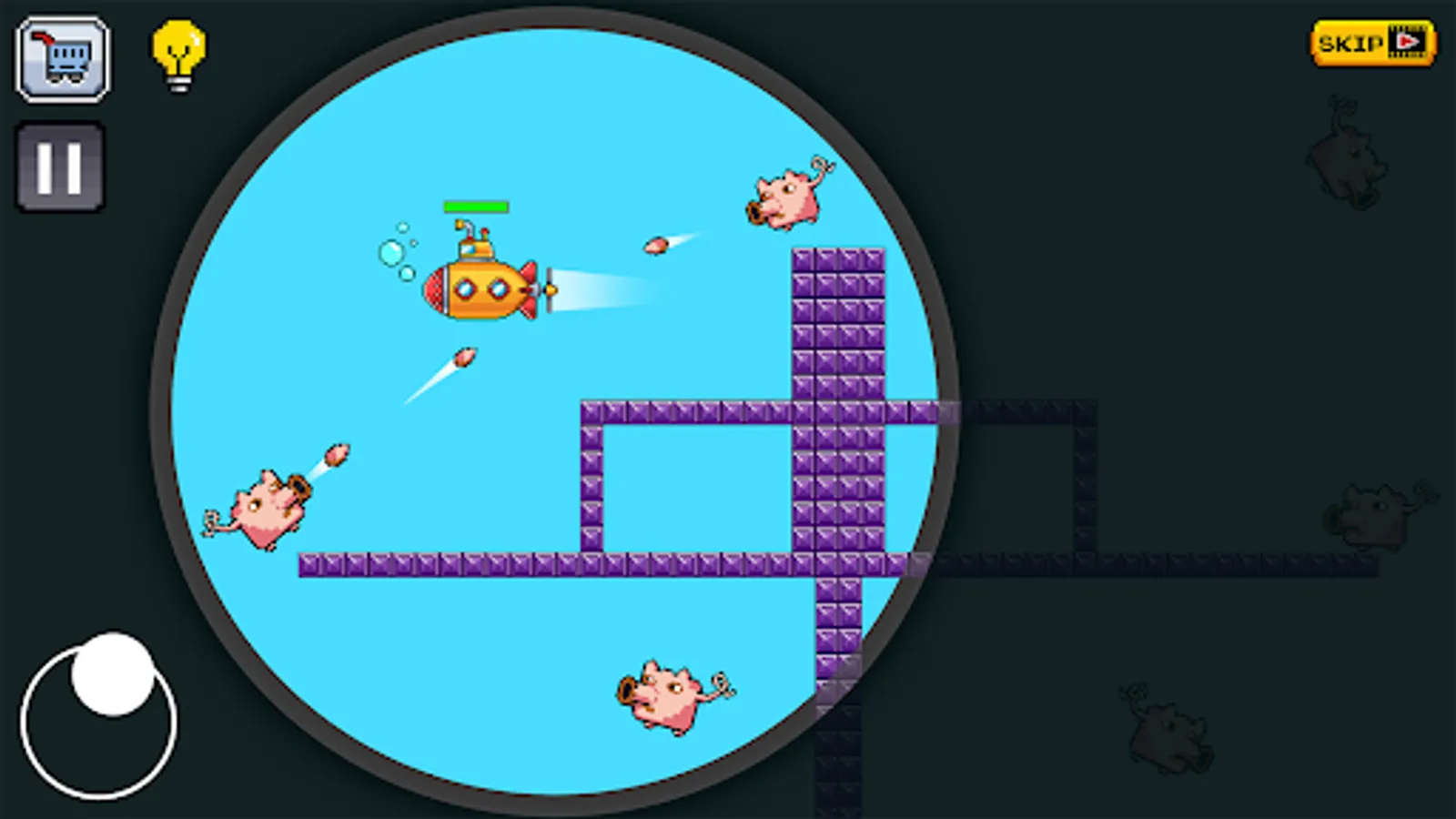1456x819 pixels.
Task: Tap the pig enemy at top of viewport
Action: tap(787, 196)
